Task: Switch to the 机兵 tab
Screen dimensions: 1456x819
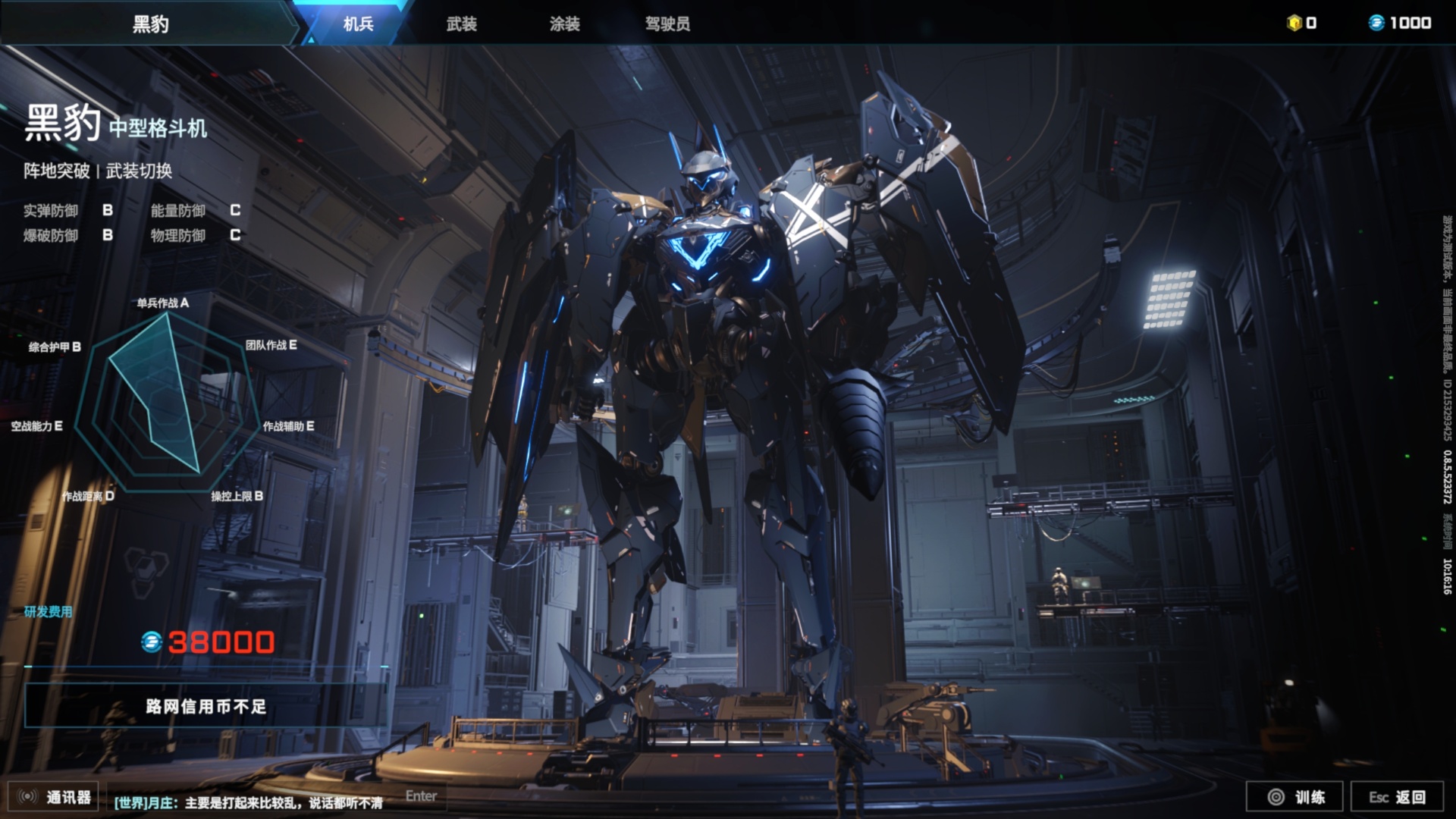Action: click(x=358, y=24)
